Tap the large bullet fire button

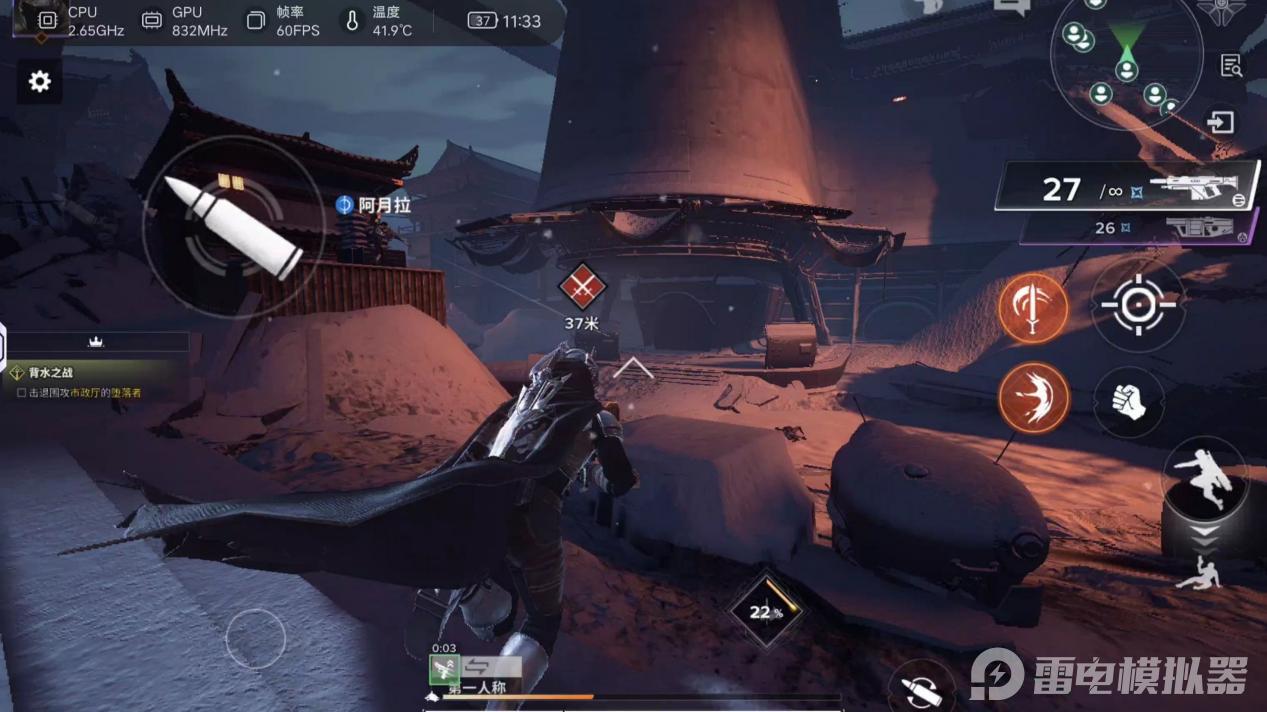pyautogui.click(x=232, y=227)
